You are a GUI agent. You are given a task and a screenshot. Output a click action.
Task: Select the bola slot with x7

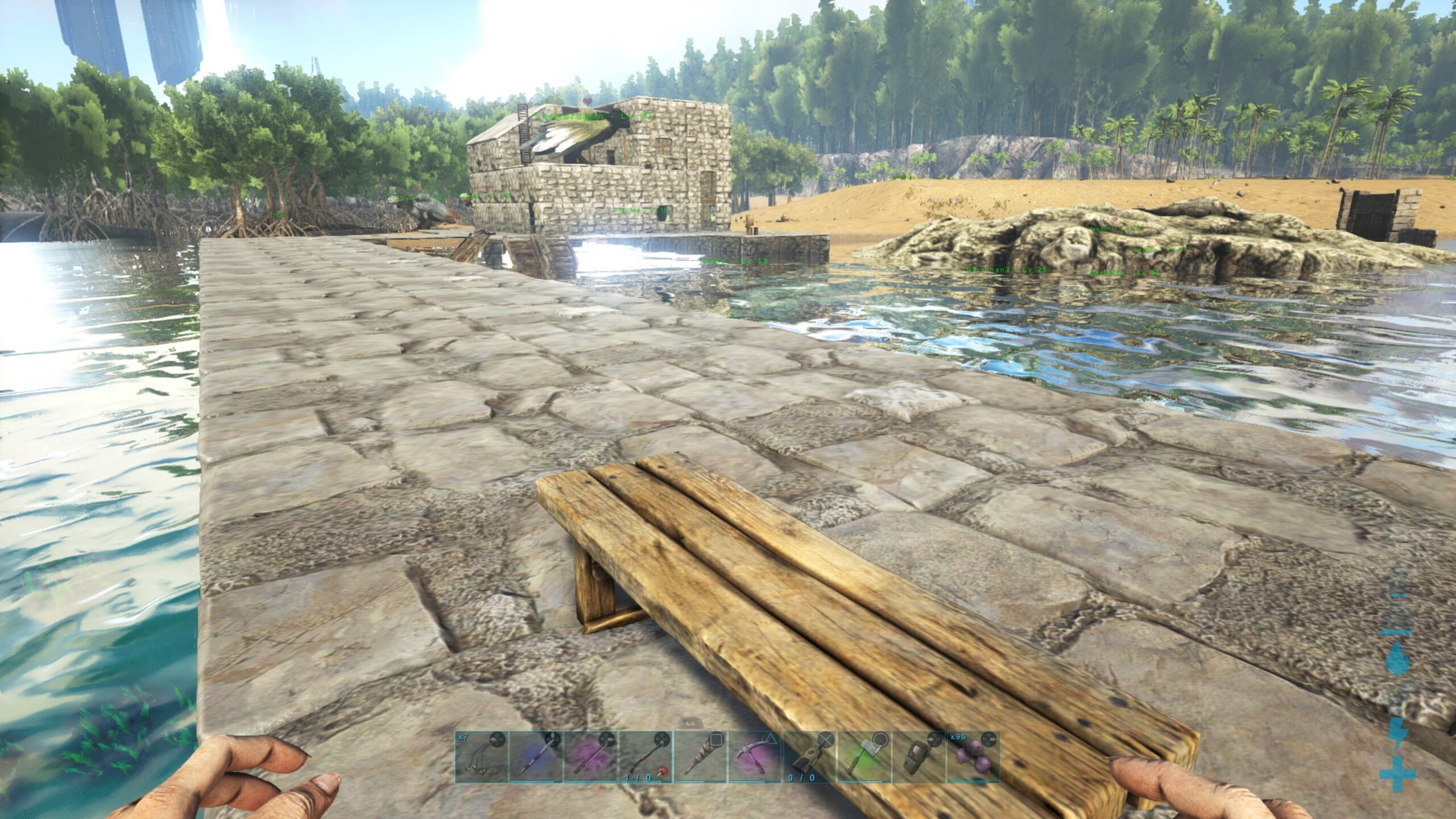point(481,757)
